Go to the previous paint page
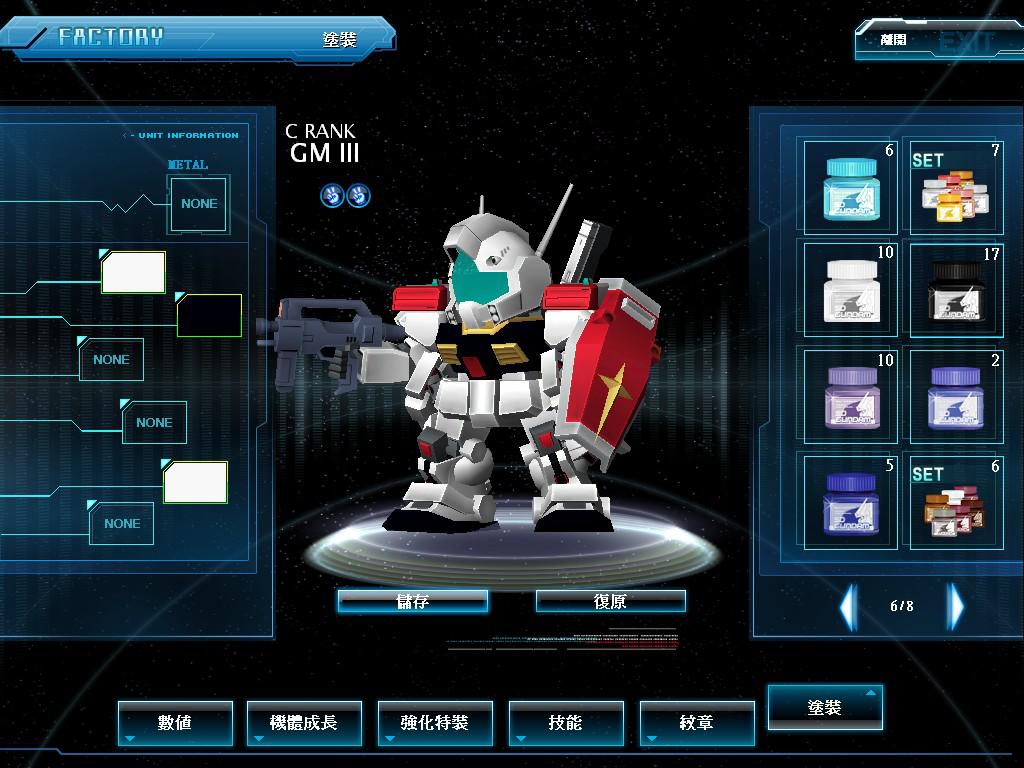This screenshot has height=768, width=1024. [848, 606]
